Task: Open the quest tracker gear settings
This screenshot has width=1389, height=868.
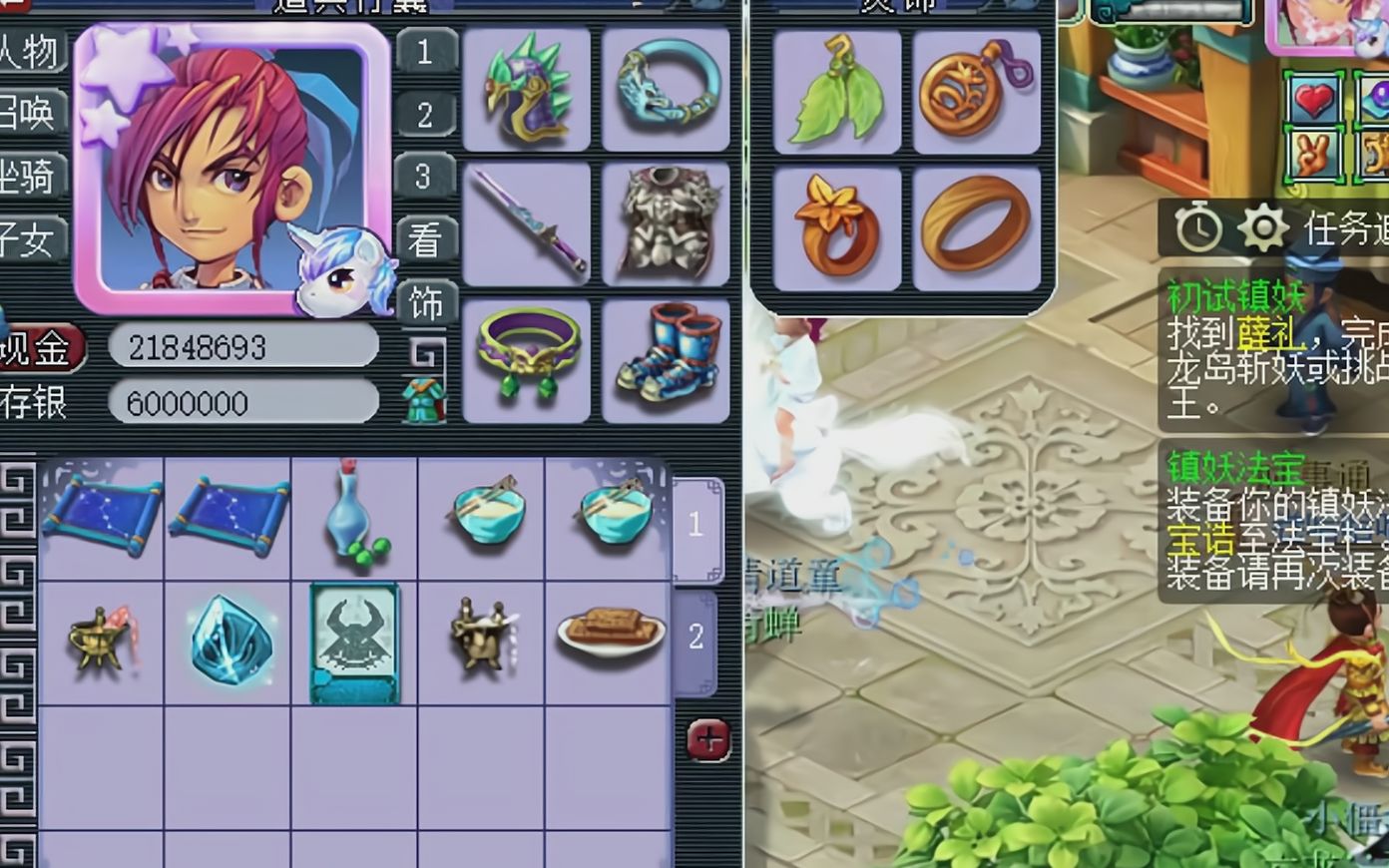Action: click(1263, 229)
